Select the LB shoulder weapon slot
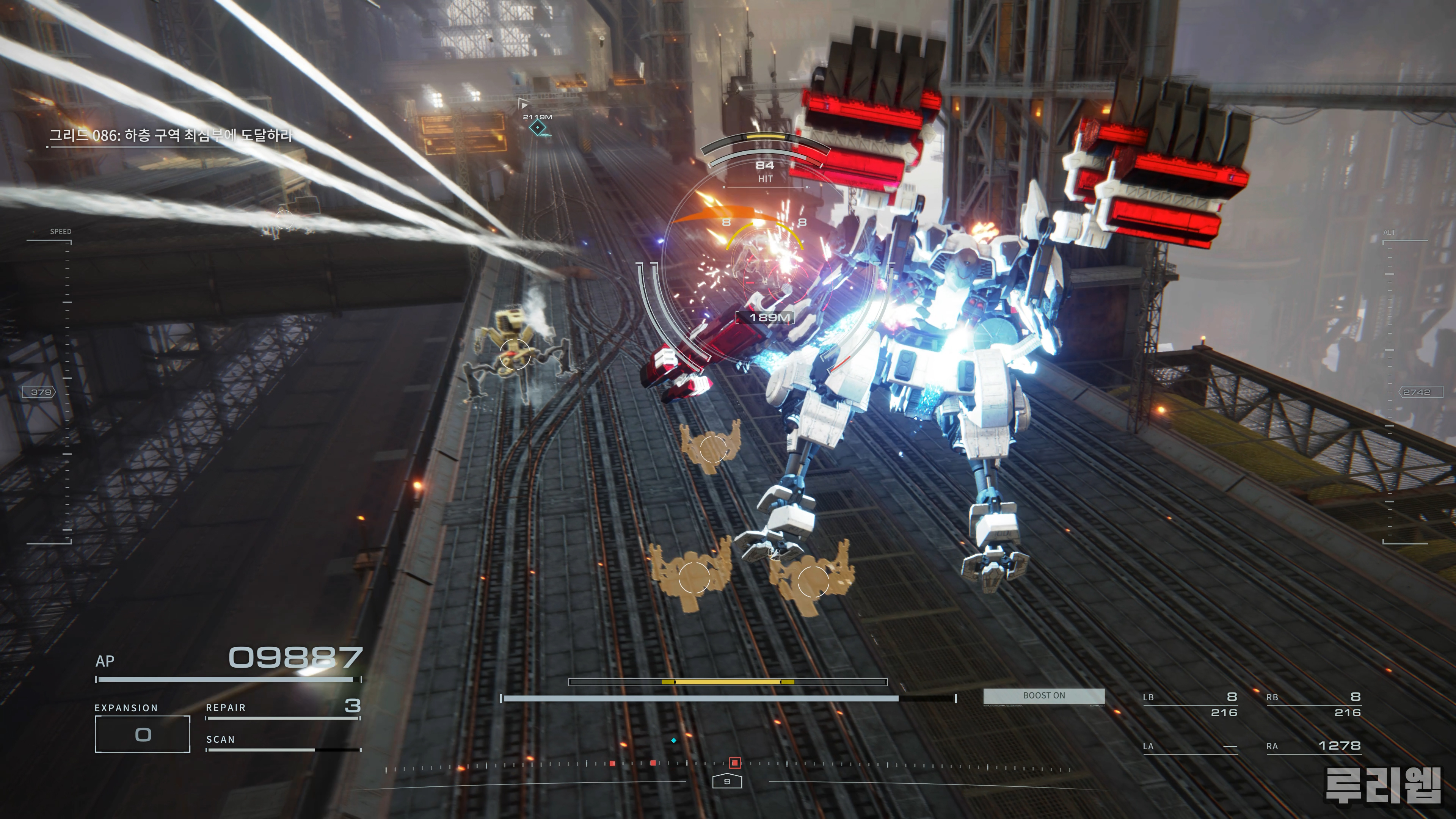The image size is (1456, 819). 1190,704
